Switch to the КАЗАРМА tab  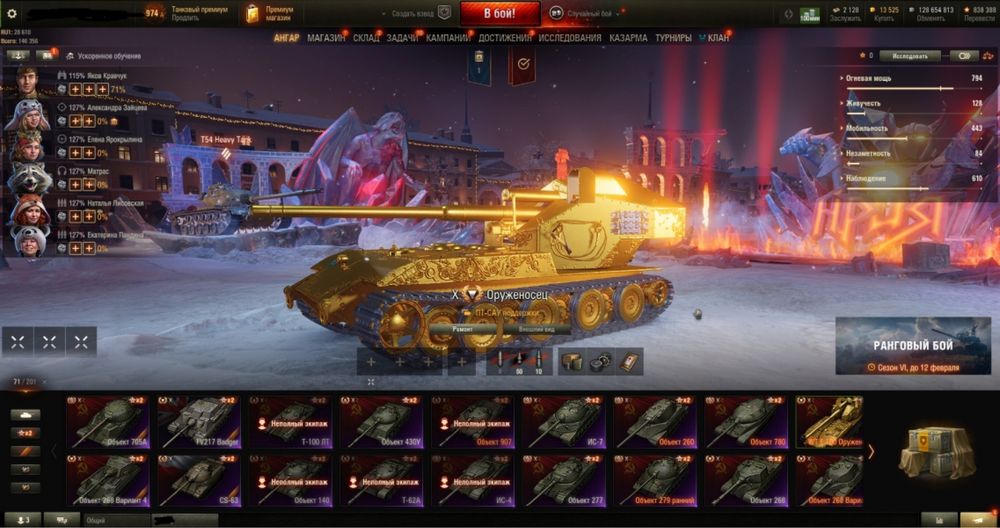pyautogui.click(x=628, y=38)
